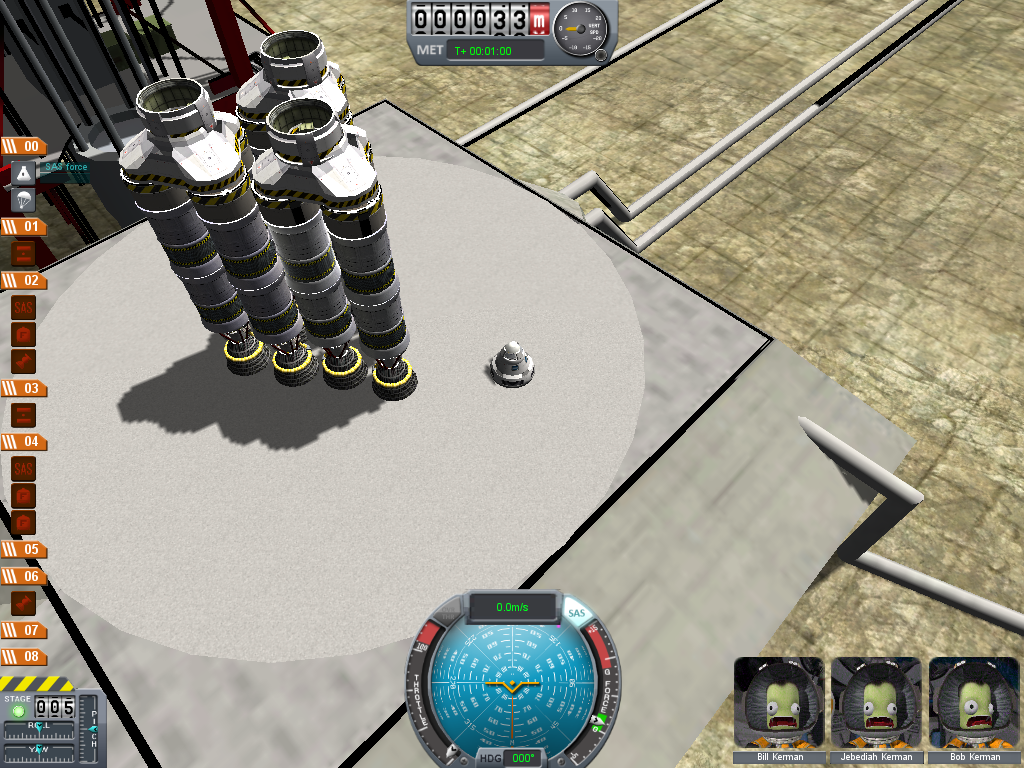Choose the stage 08 header tab
Screen dimensions: 1024x768
pos(23,657)
